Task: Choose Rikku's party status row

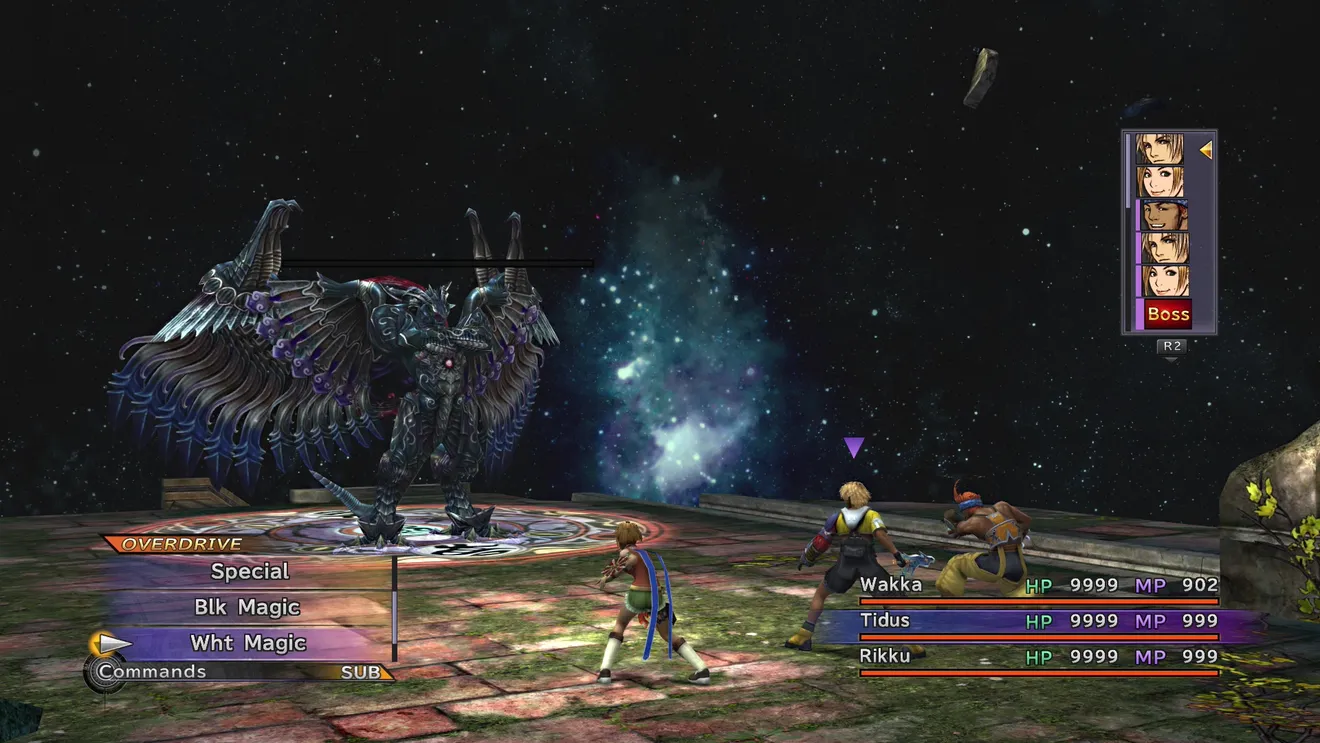Action: click(x=1038, y=657)
